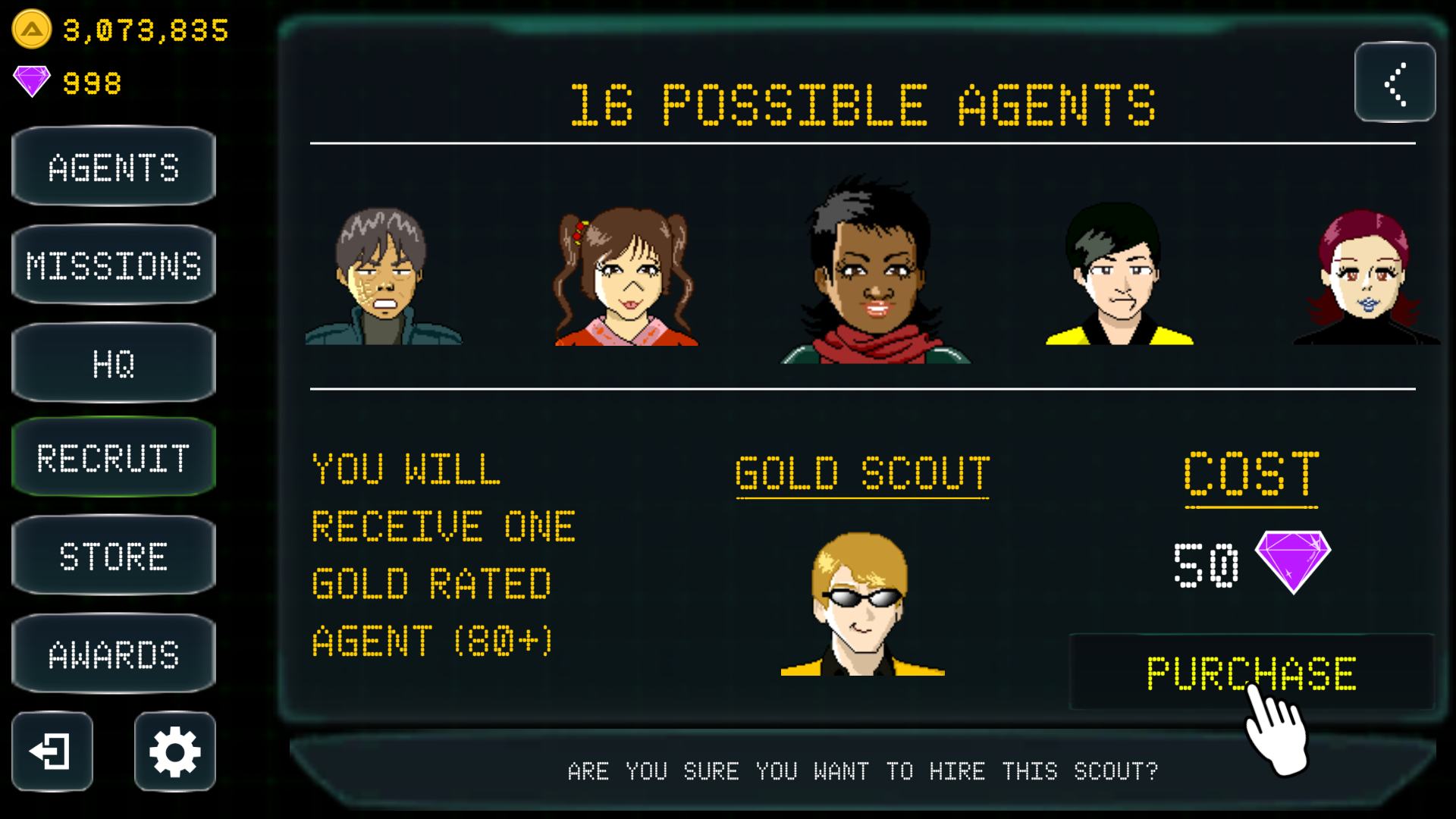Switch to the HQ tab
Image resolution: width=1456 pixels, height=819 pixels.
pos(113,361)
